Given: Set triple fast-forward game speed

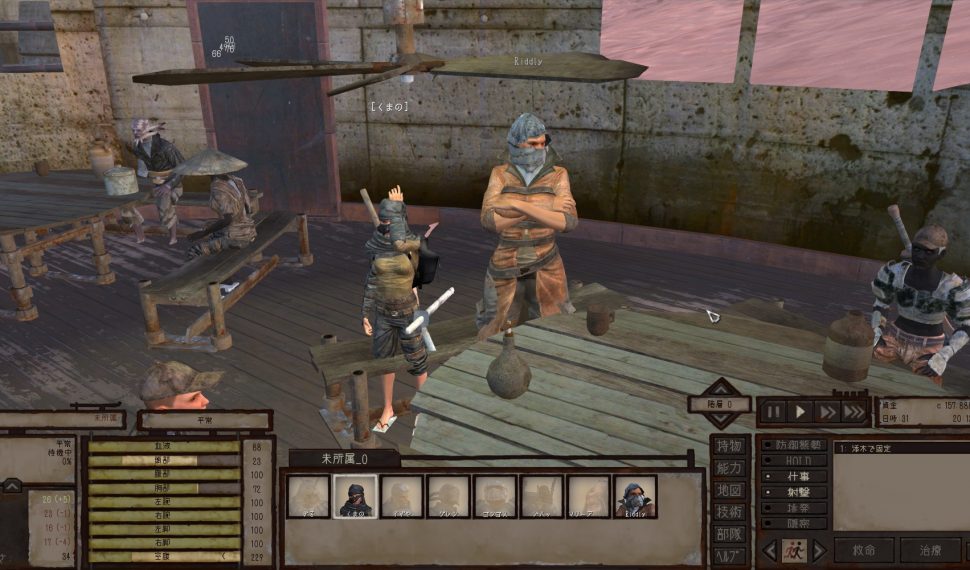Looking at the screenshot, I should tap(854, 411).
